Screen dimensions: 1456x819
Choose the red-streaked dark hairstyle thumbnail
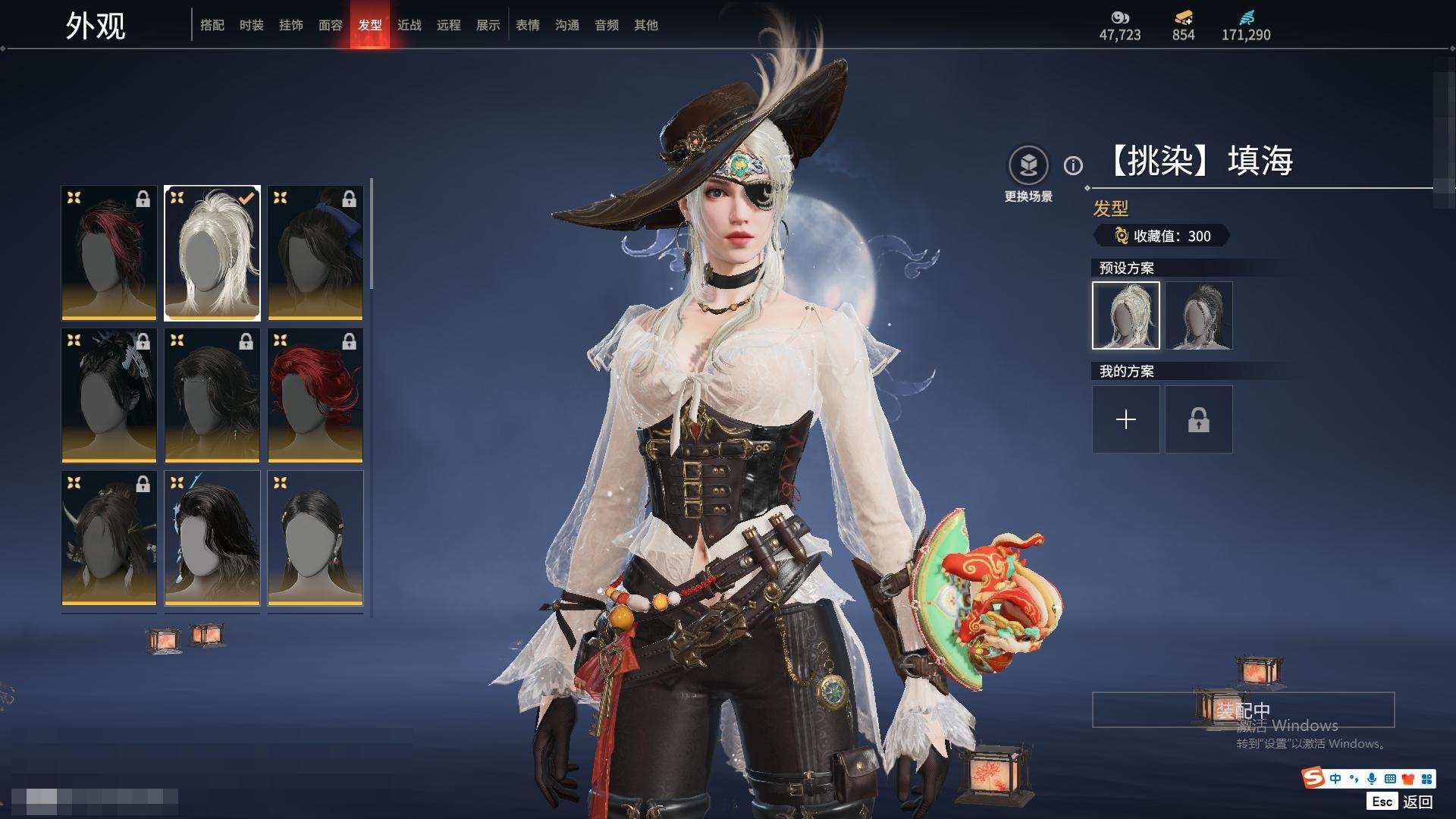[109, 253]
